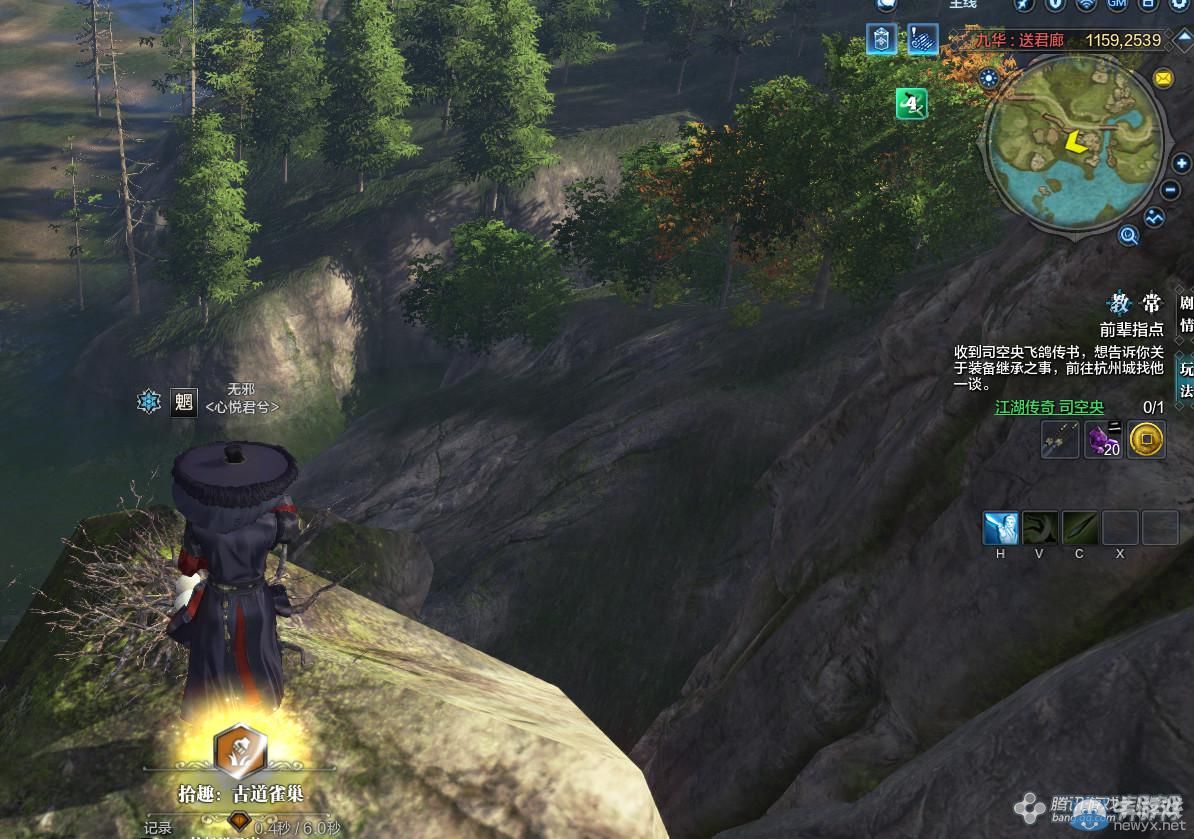This screenshot has height=839, width=1194.
Task: Zoom in the minimap with plus button
Action: pos(1181,164)
